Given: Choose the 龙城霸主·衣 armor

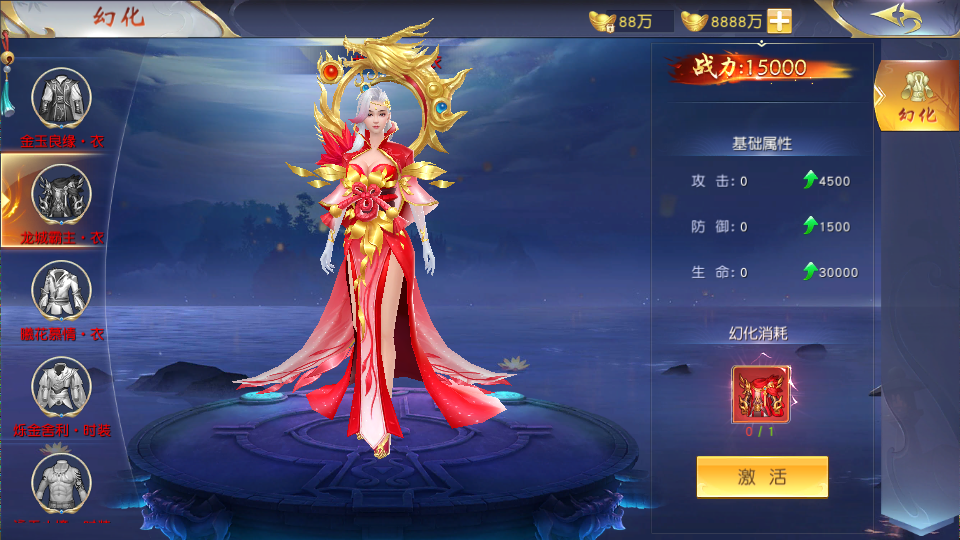Looking at the screenshot, I should click(62, 195).
